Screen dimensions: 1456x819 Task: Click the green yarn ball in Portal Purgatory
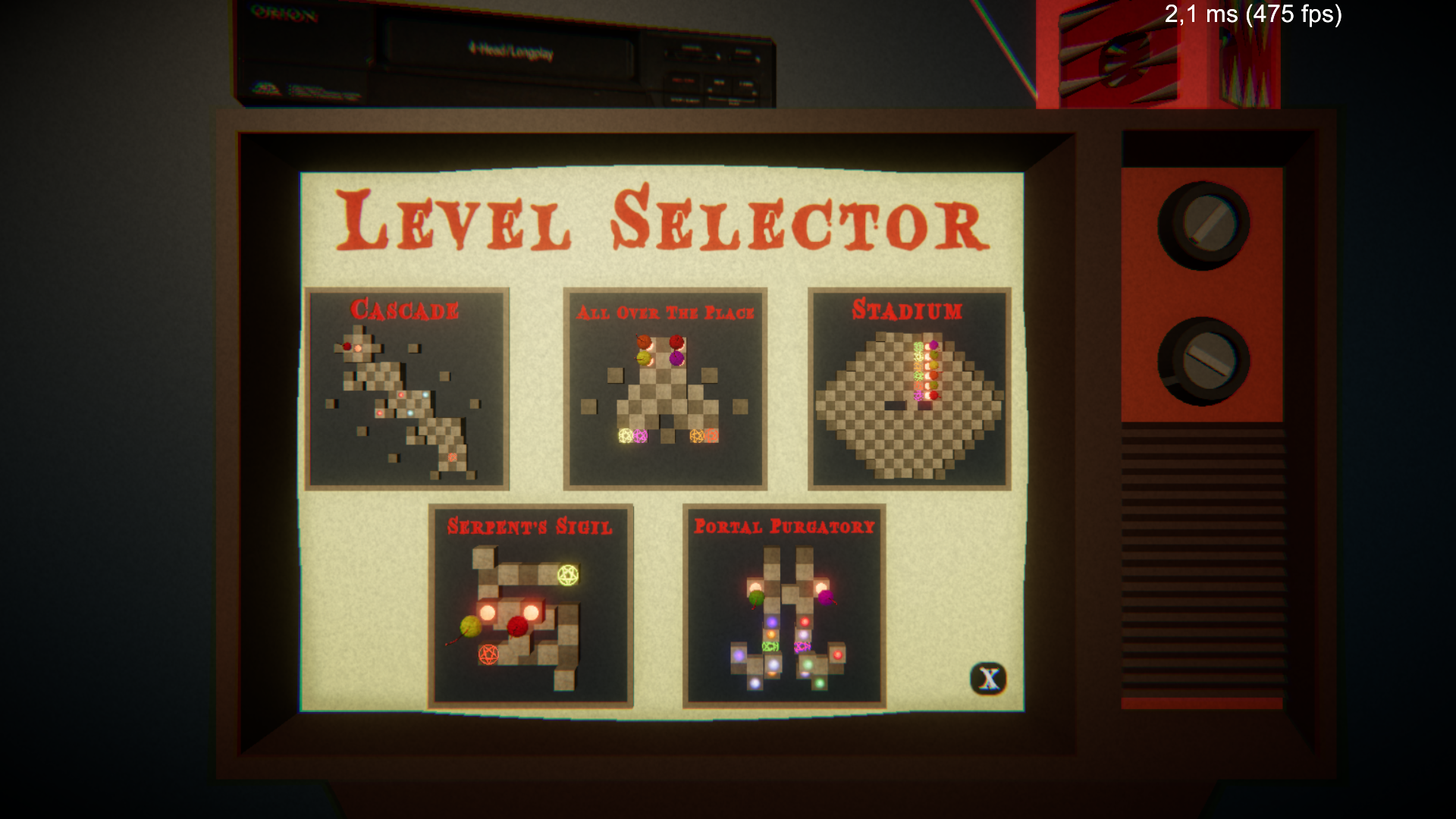pyautogui.click(x=756, y=598)
